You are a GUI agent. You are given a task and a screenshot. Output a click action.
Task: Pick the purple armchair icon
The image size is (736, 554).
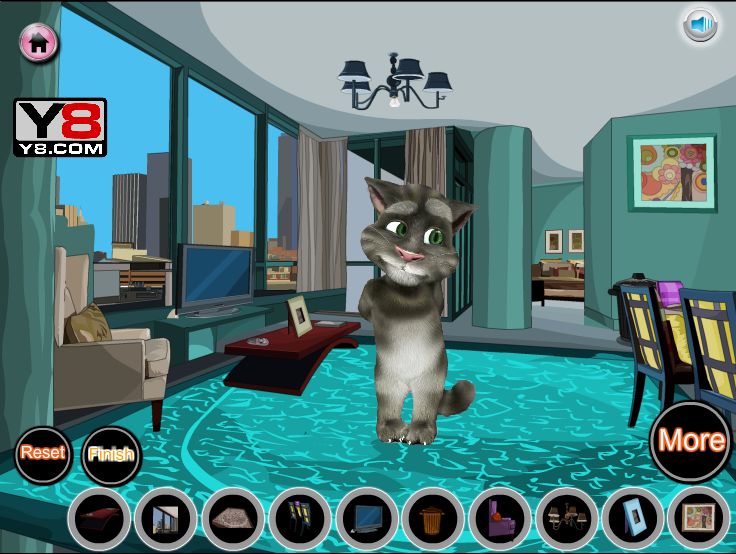point(499,518)
